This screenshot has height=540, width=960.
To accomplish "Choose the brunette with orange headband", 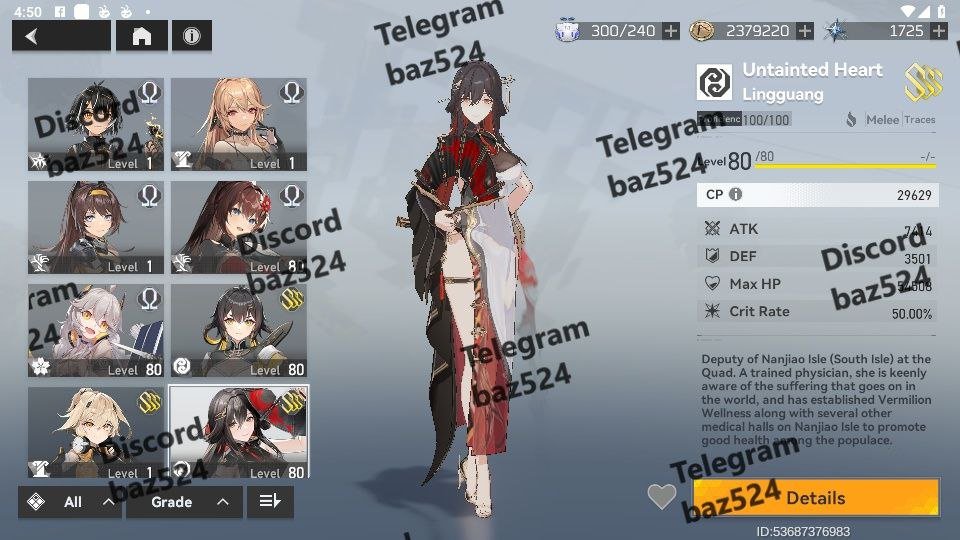I will 96,227.
